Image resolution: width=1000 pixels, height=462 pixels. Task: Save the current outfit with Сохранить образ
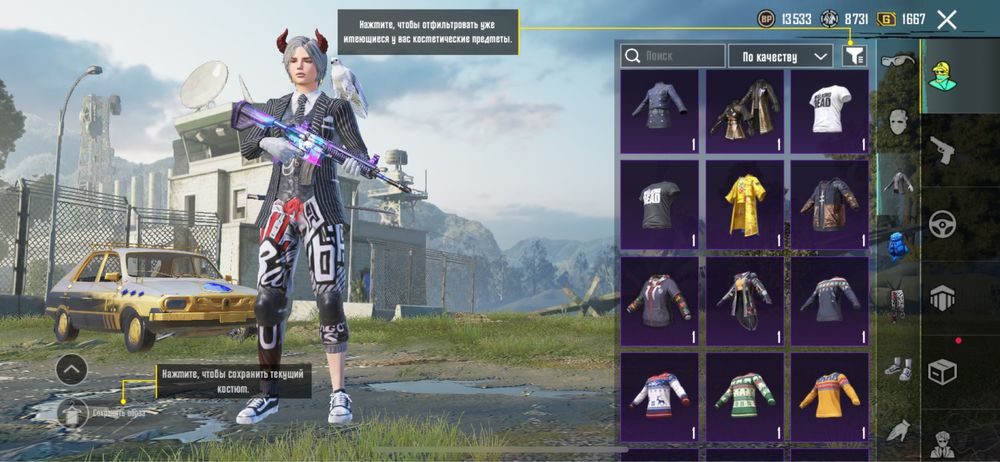72,412
